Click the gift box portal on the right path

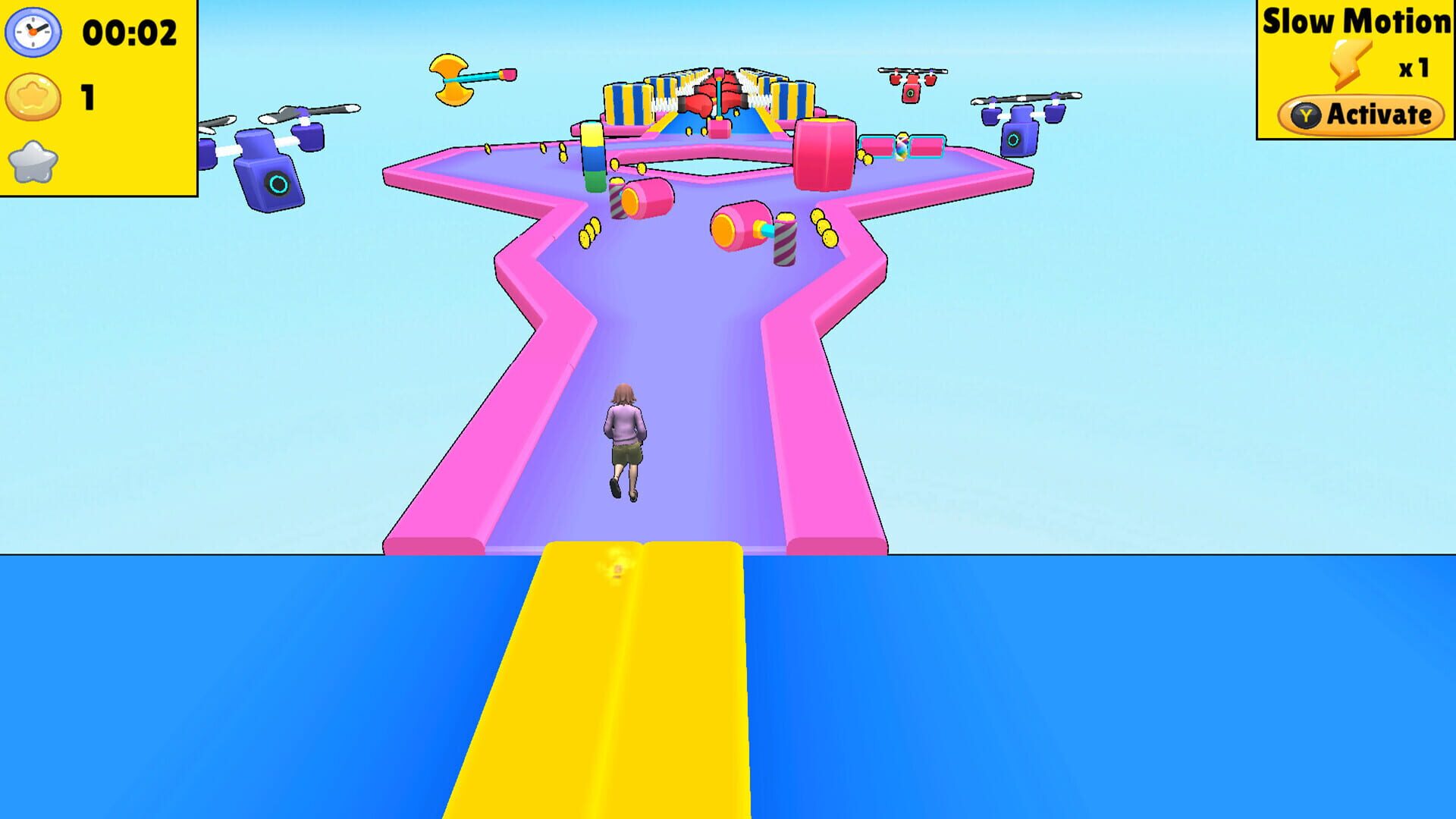902,144
